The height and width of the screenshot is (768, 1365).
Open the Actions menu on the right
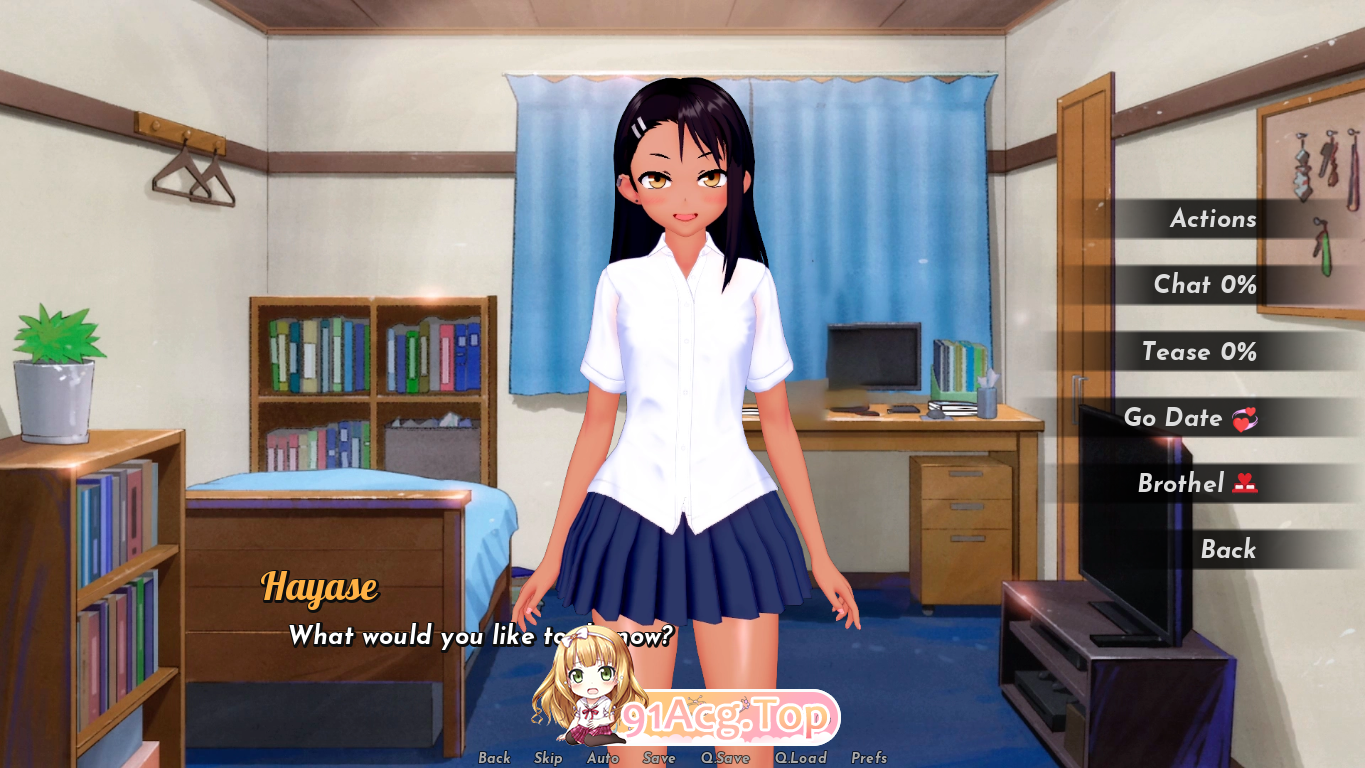[1213, 219]
